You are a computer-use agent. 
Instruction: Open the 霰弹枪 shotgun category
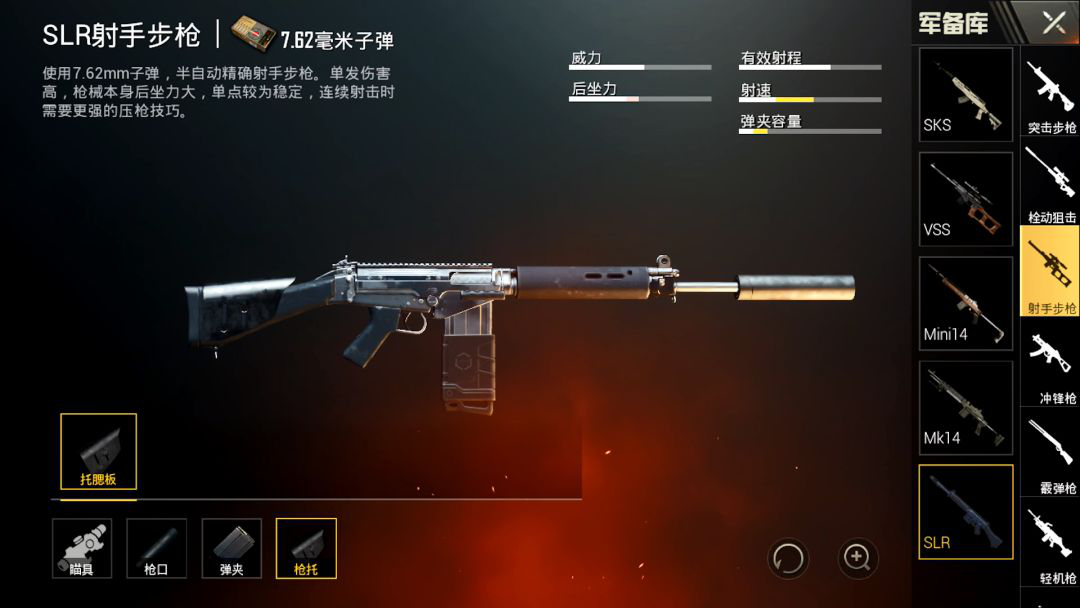click(x=1051, y=453)
